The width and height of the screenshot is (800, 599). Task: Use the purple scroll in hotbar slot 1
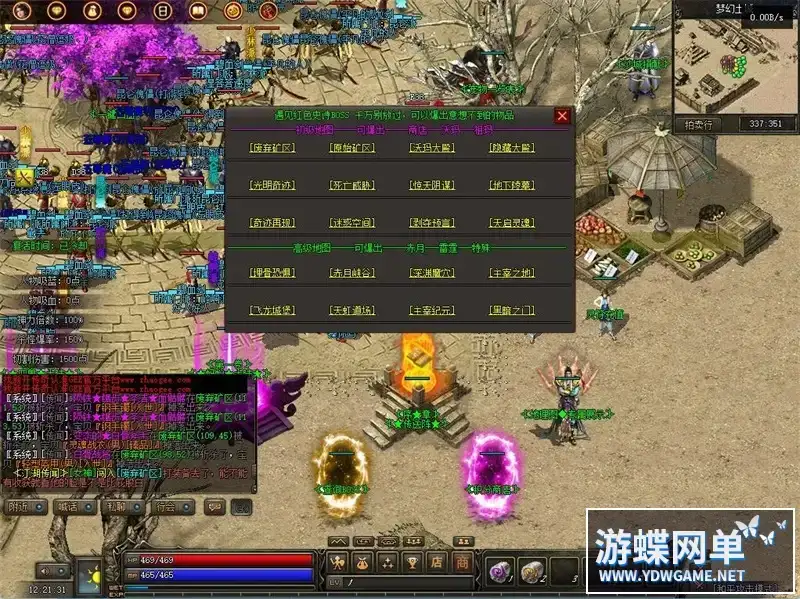pos(497,571)
